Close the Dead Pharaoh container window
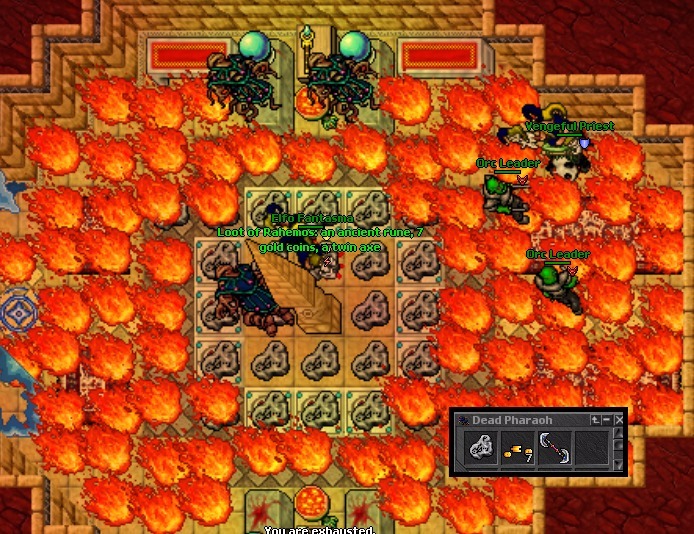Image resolution: width=694 pixels, height=534 pixels. pyautogui.click(x=618, y=420)
